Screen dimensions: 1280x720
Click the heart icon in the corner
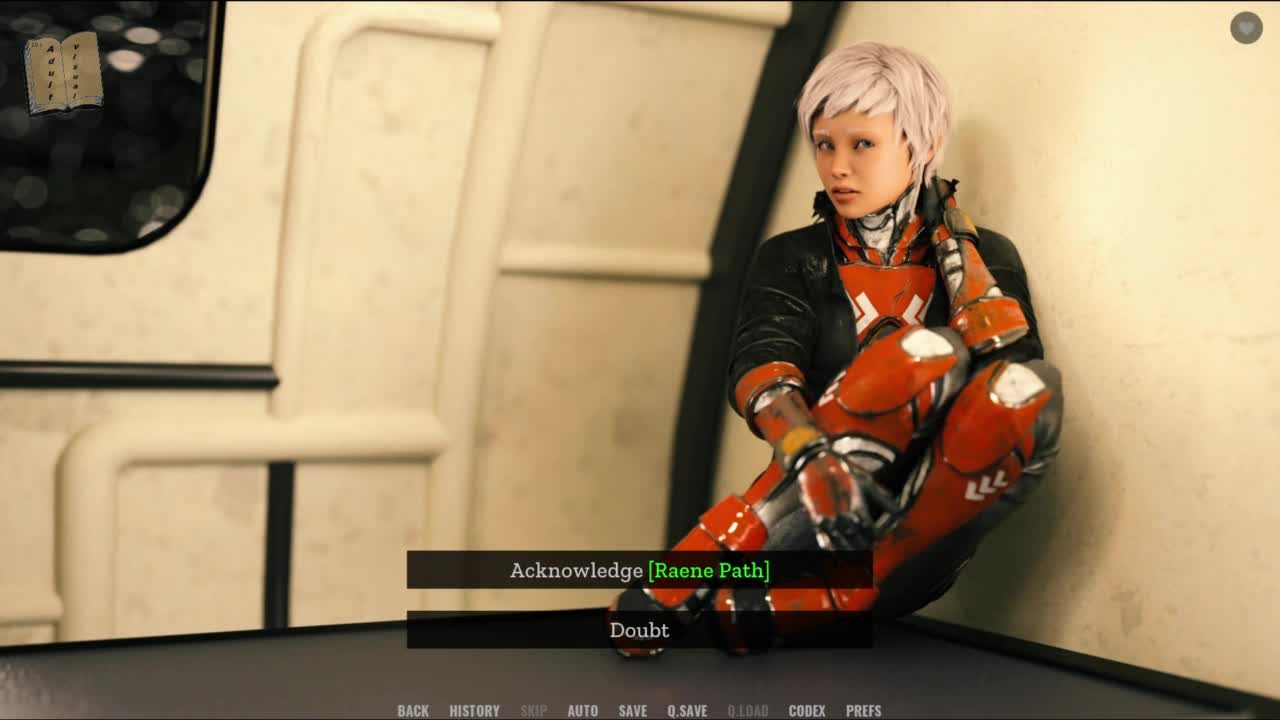(1246, 28)
